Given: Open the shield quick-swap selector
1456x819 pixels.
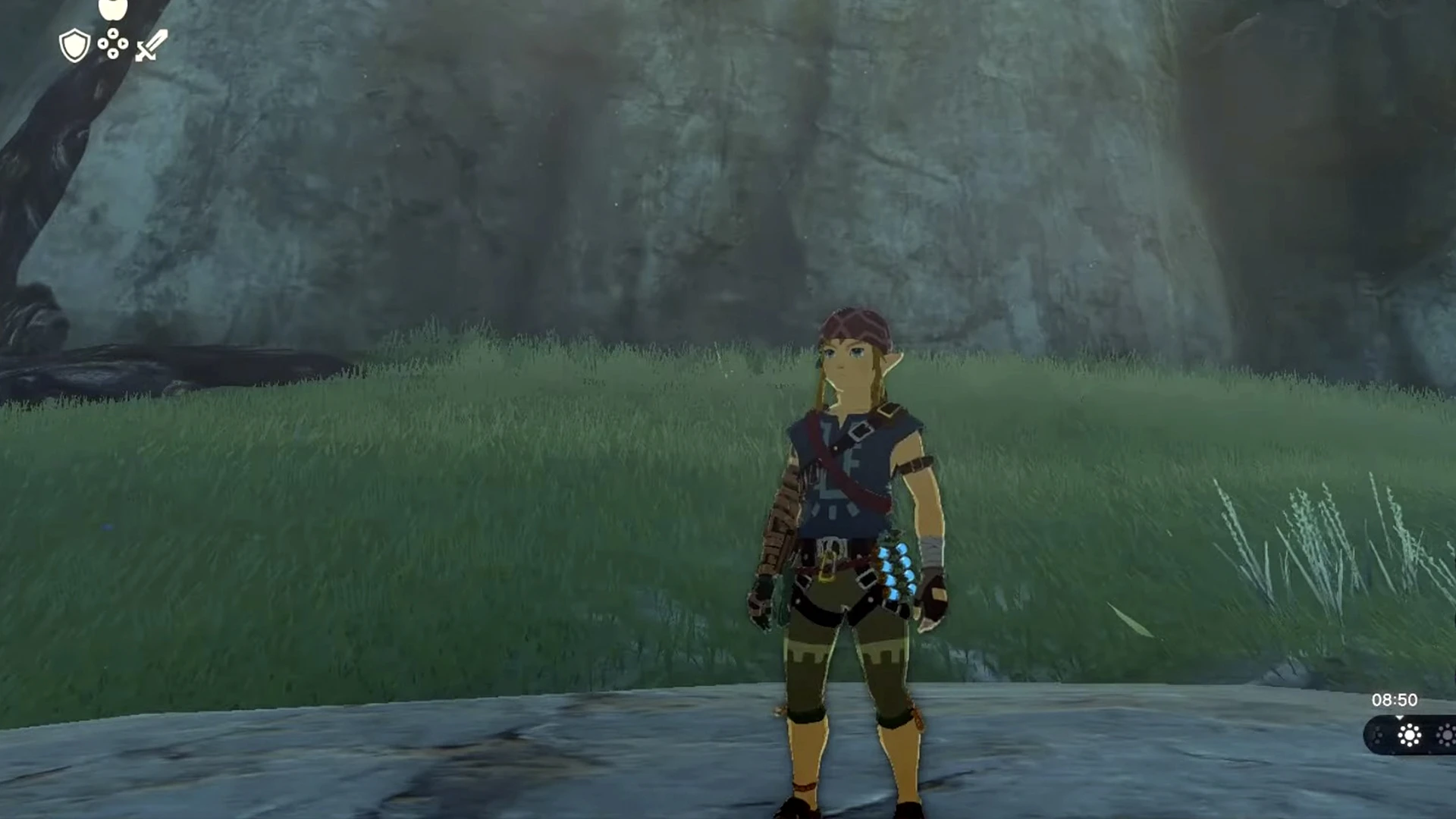Looking at the screenshot, I should [x=74, y=44].
